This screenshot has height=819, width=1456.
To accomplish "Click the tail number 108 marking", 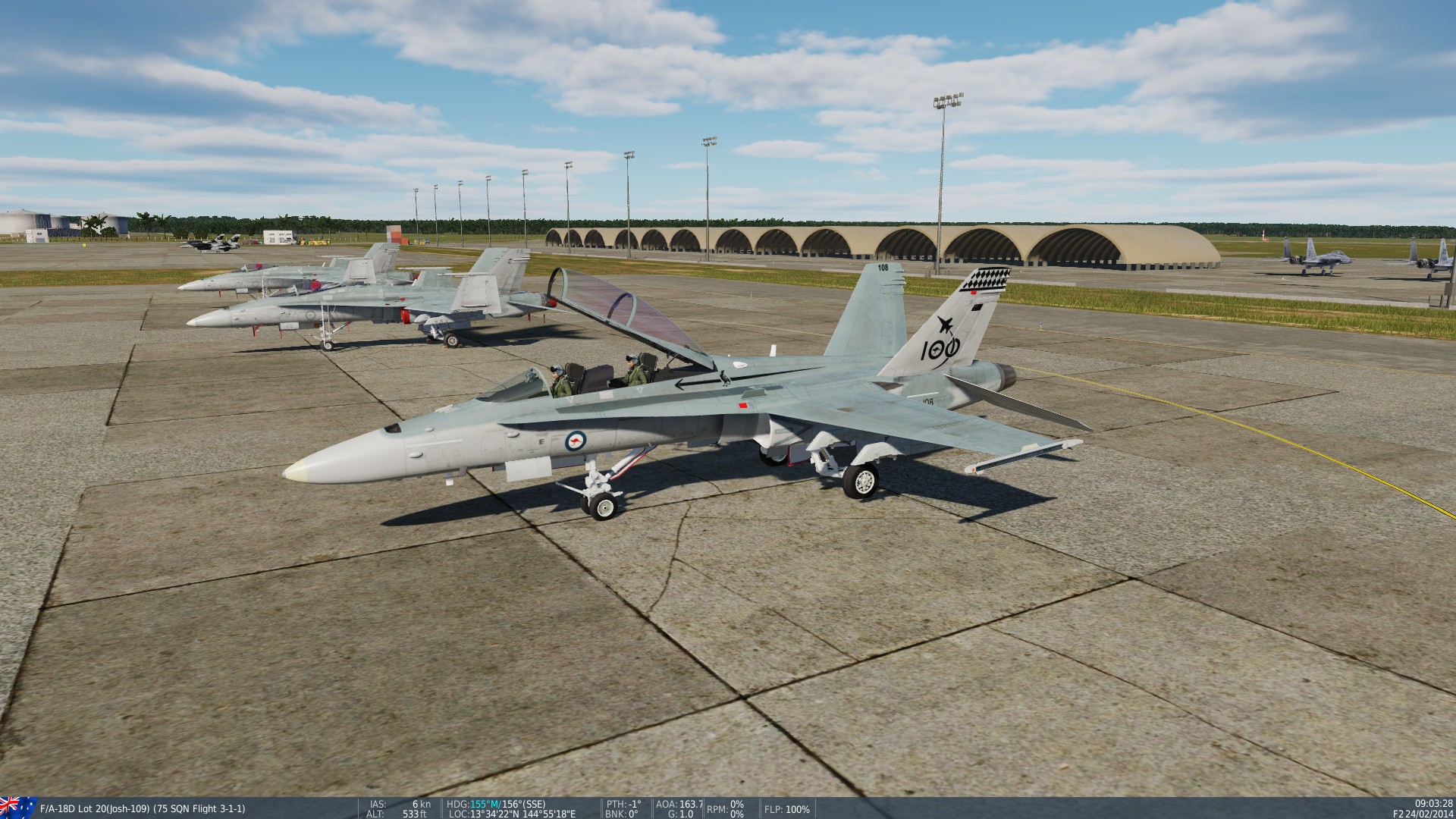I will [883, 267].
